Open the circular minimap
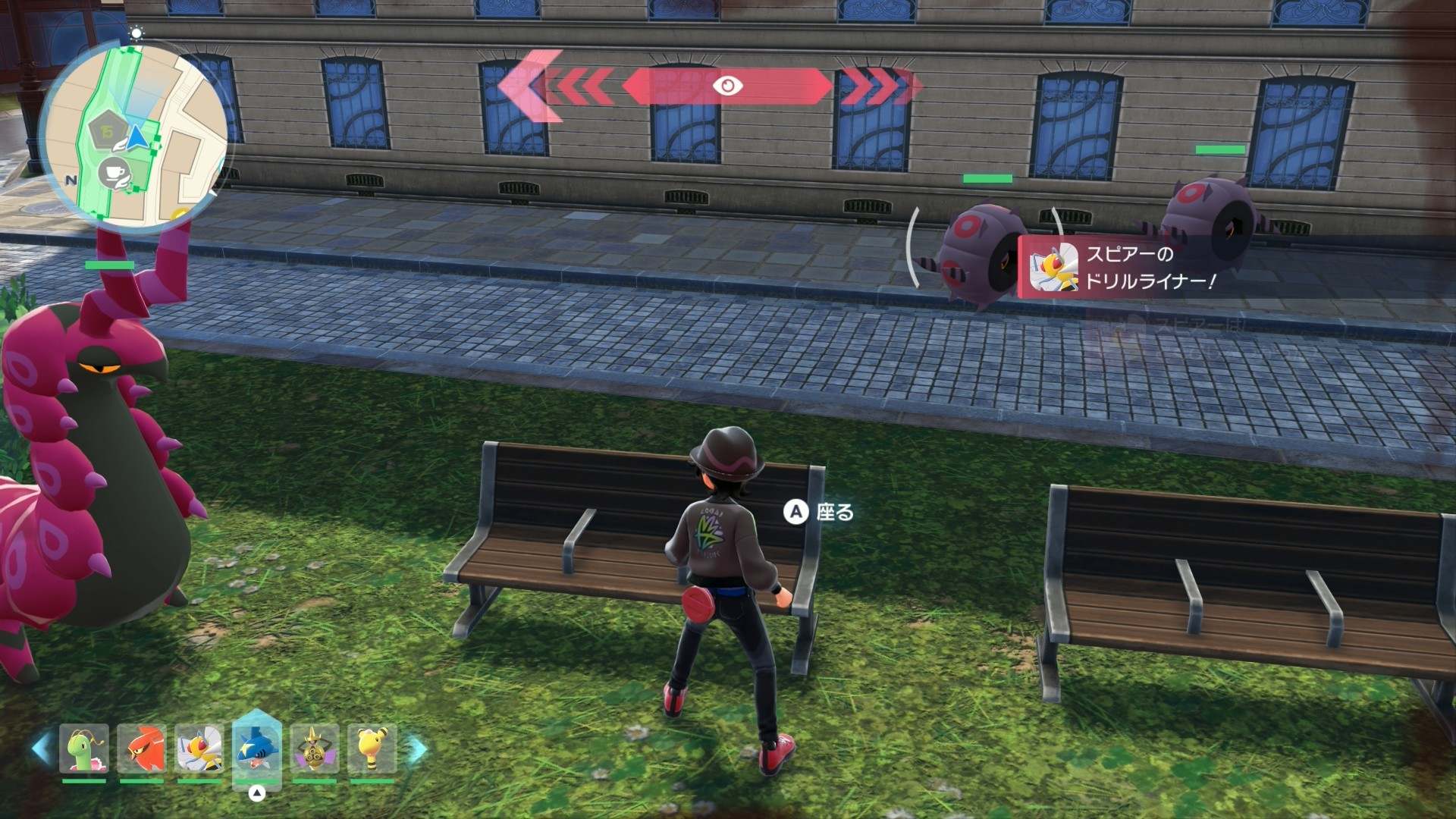 [135, 135]
